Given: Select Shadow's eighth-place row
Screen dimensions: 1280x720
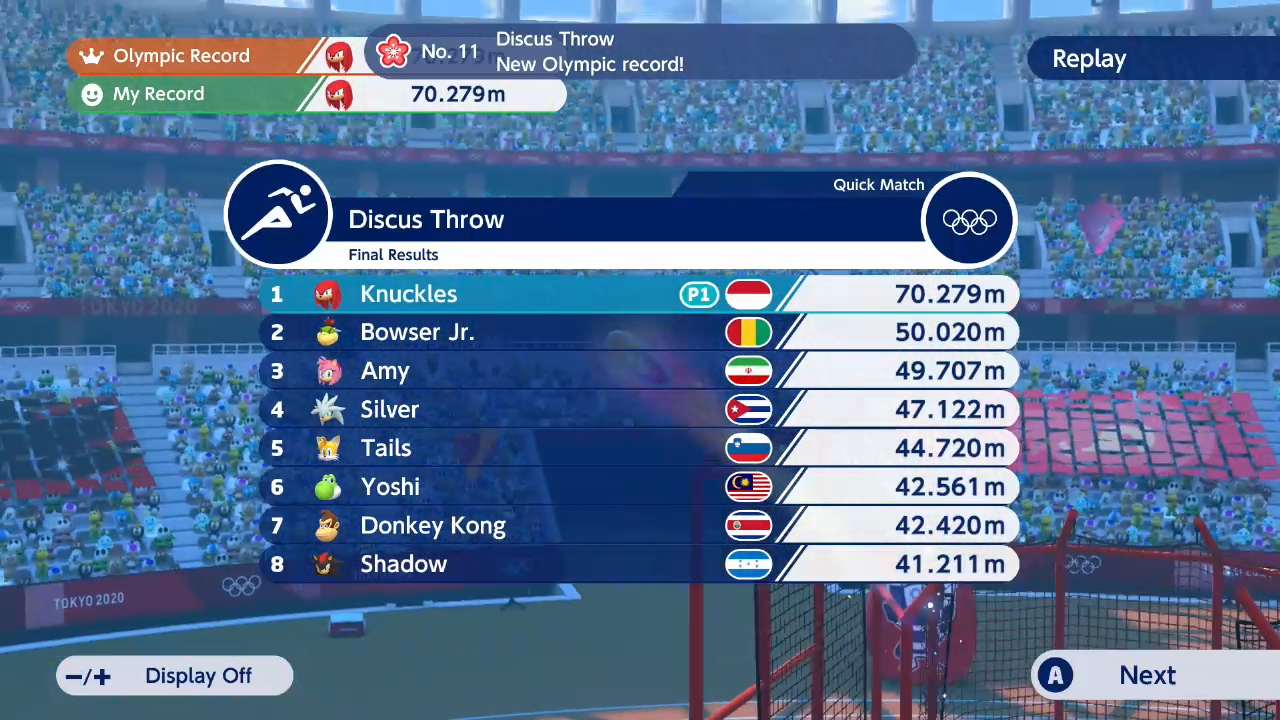Looking at the screenshot, I should pos(638,564).
